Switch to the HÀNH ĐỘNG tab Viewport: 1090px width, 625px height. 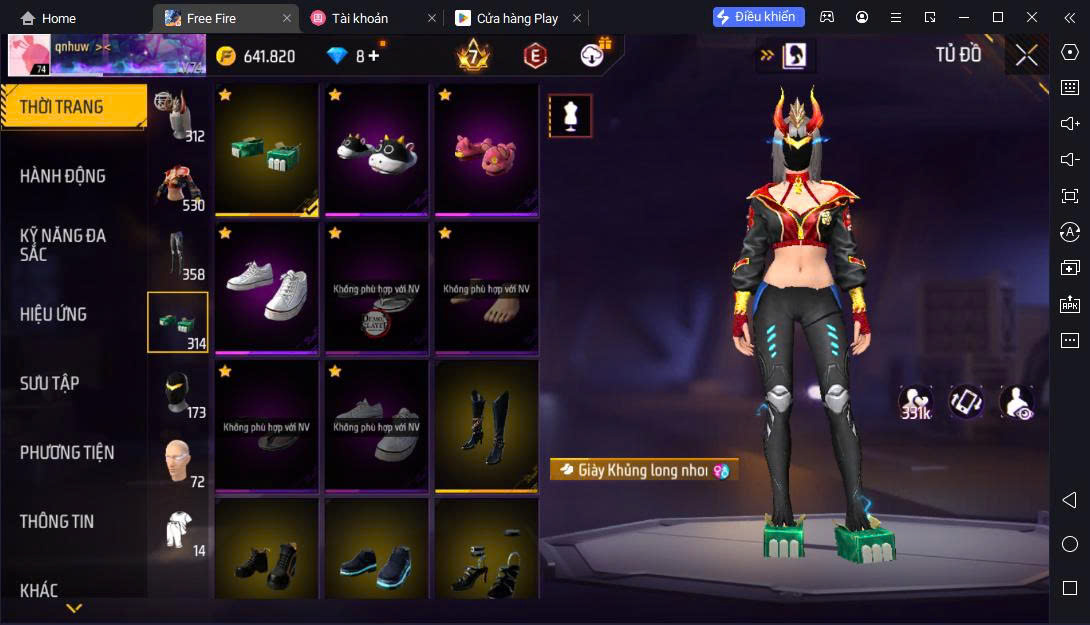(x=63, y=176)
